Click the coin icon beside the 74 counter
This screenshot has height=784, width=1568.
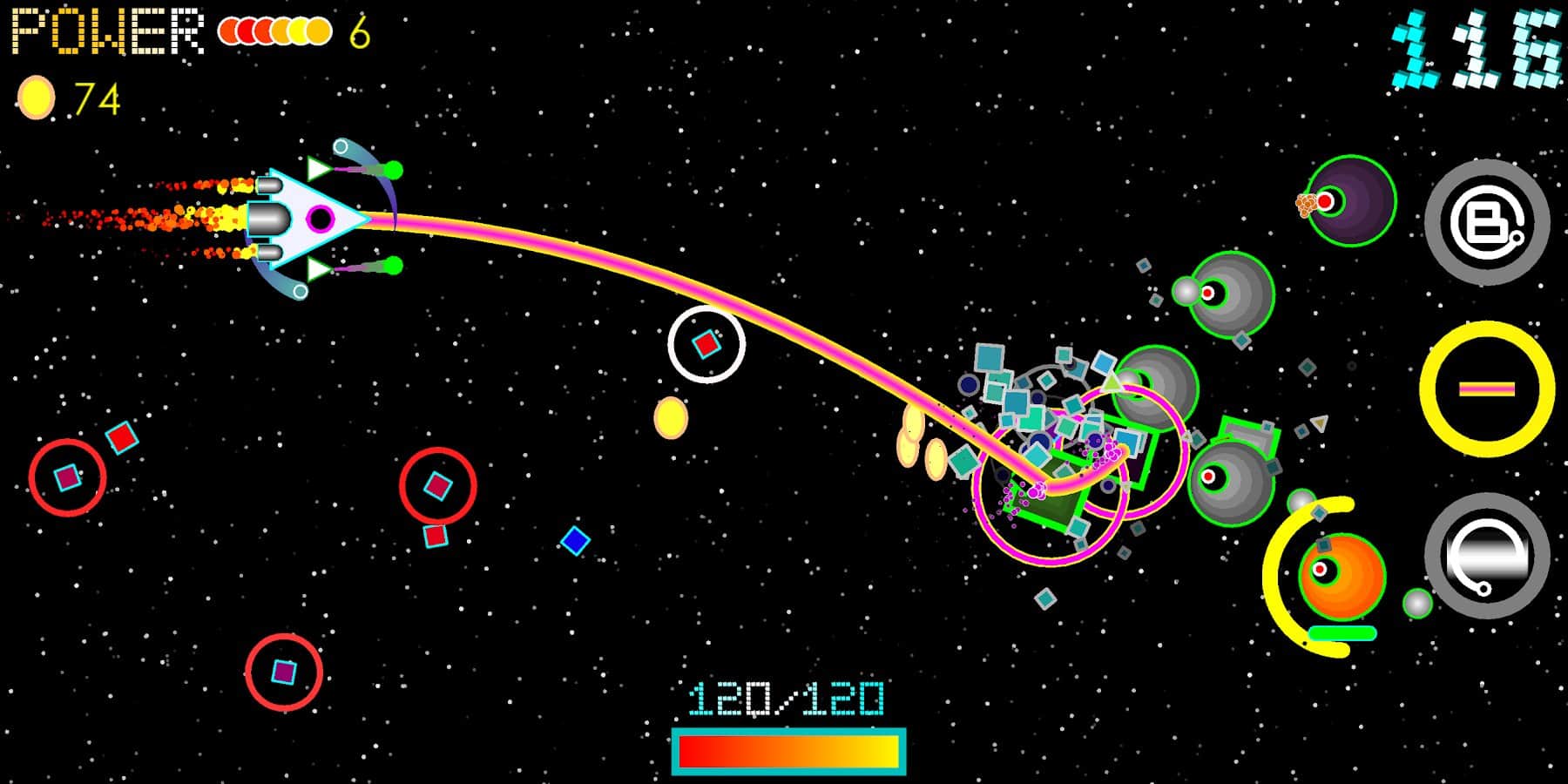37,96
